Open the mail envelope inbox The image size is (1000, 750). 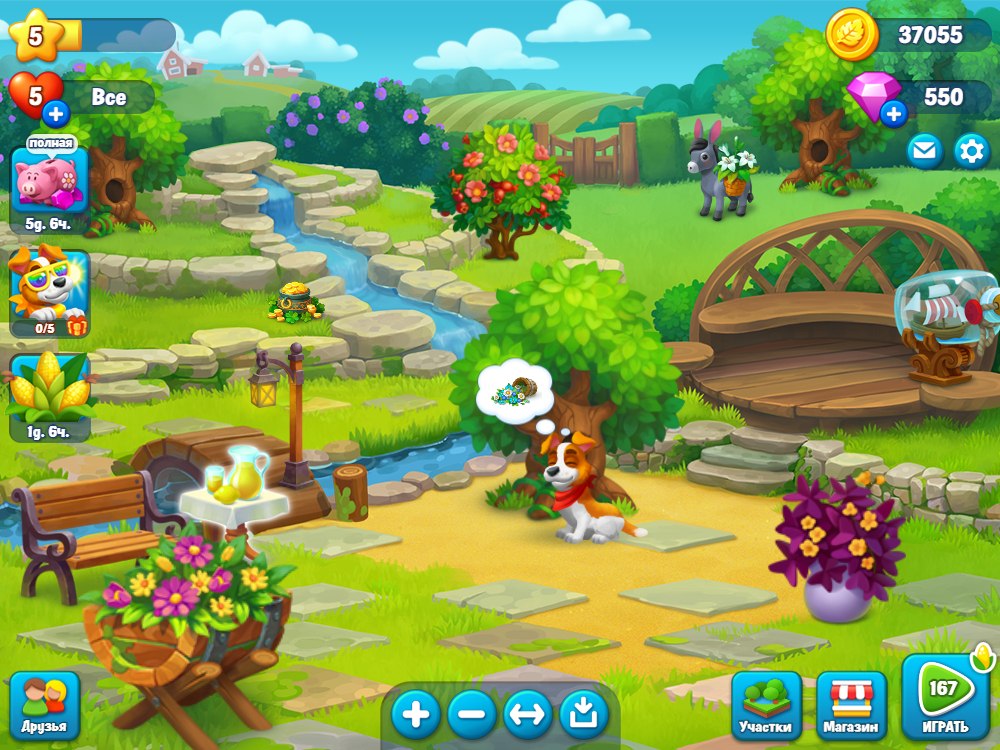point(925,151)
